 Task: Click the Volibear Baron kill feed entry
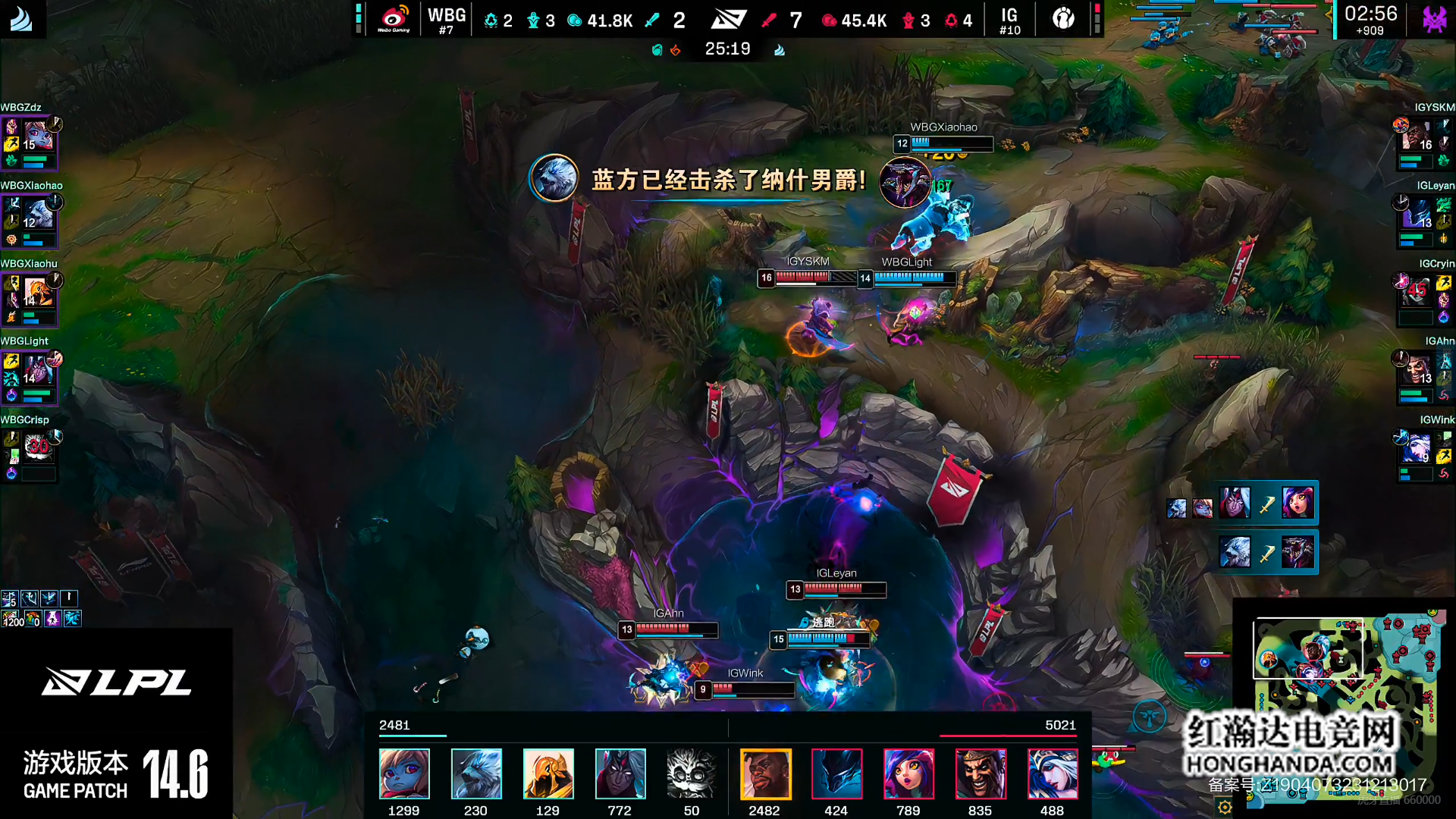1266,552
